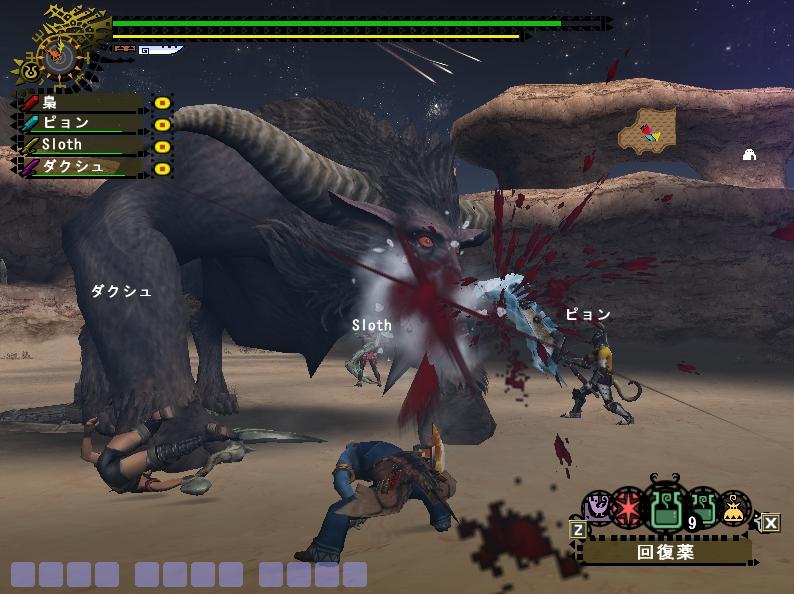Pick the yellow bell-shaped item icon
Image resolution: width=794 pixels, height=594 pixels.
click(x=735, y=508)
